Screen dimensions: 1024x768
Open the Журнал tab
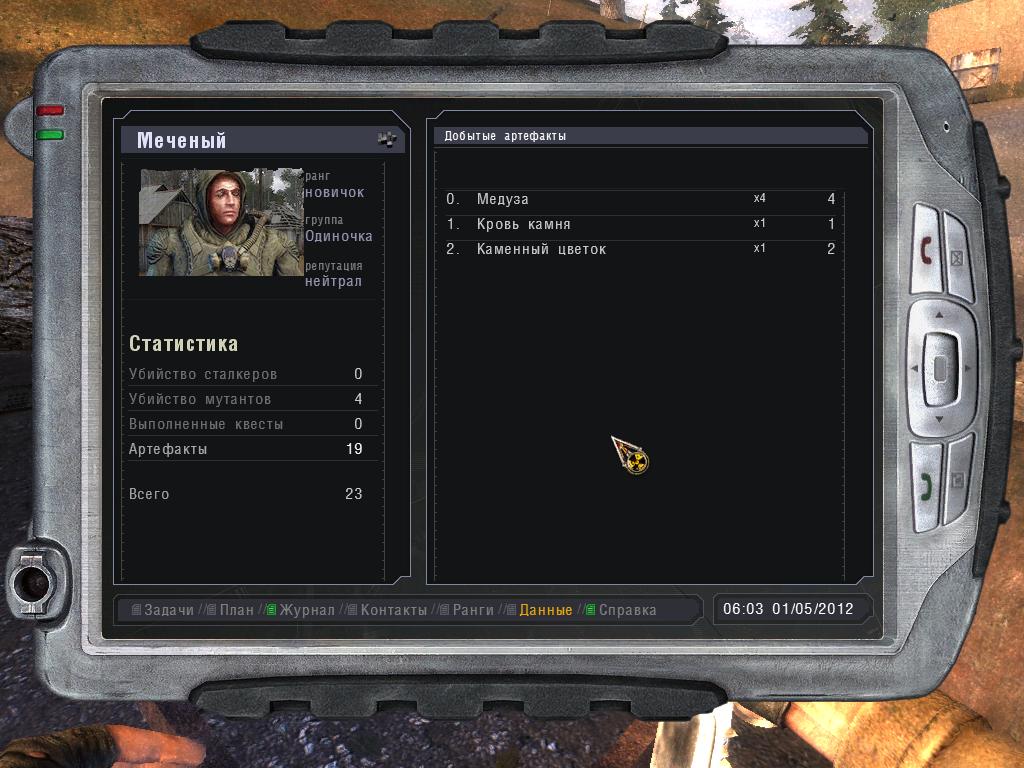tap(306, 610)
